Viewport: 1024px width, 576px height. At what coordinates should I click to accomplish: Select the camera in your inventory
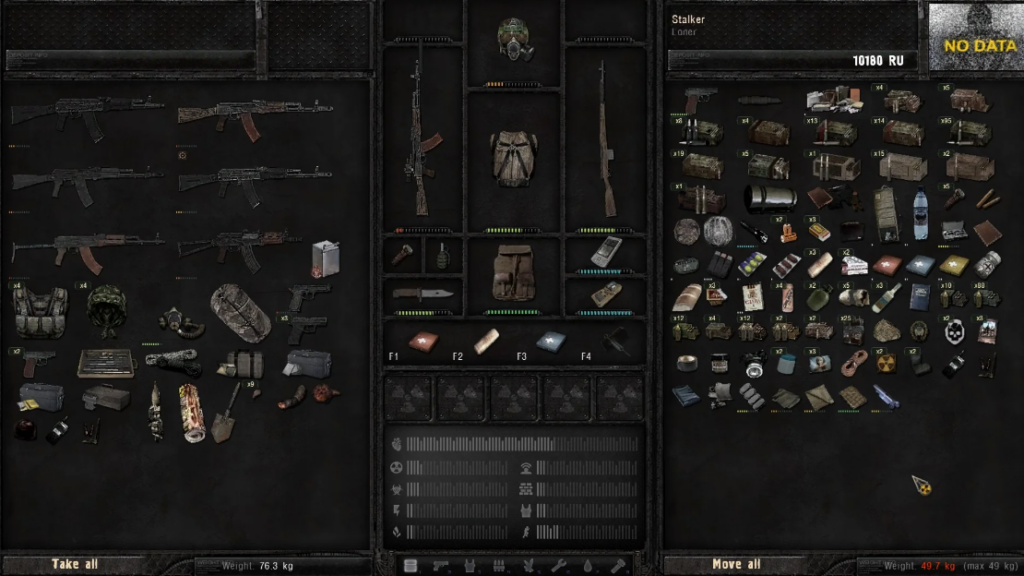(753, 364)
